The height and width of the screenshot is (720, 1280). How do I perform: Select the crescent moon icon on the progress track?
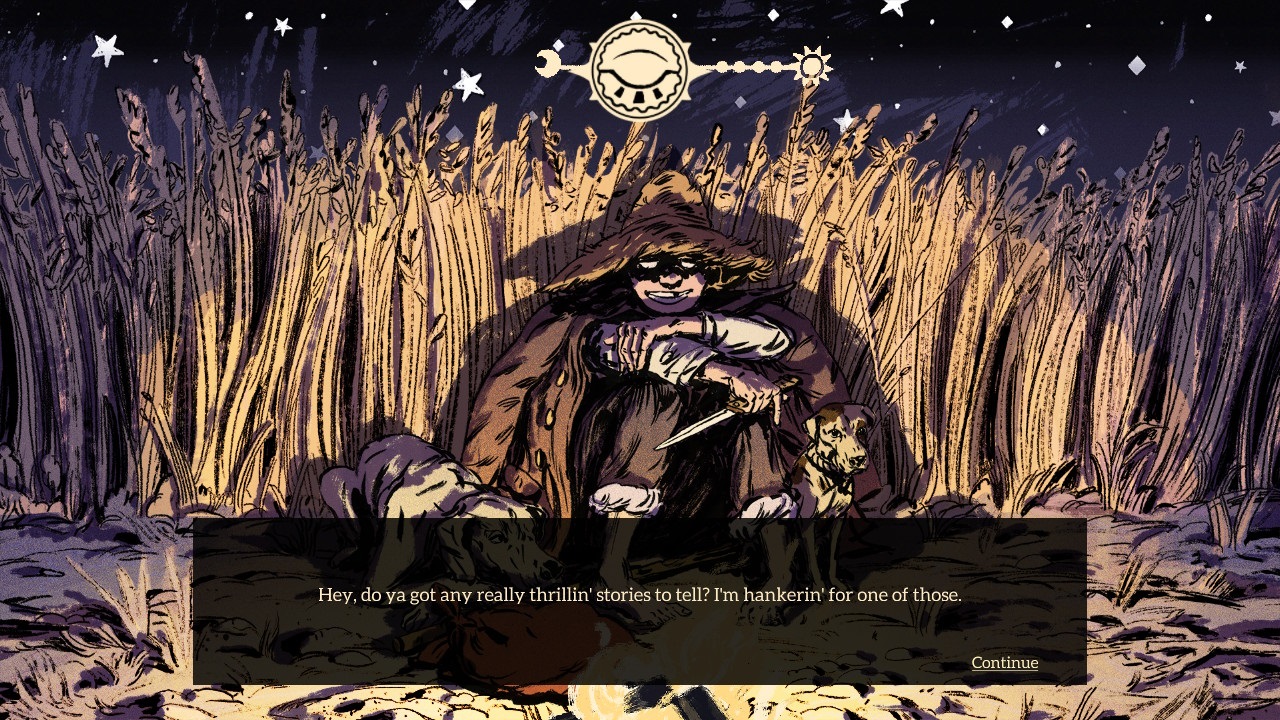548,63
